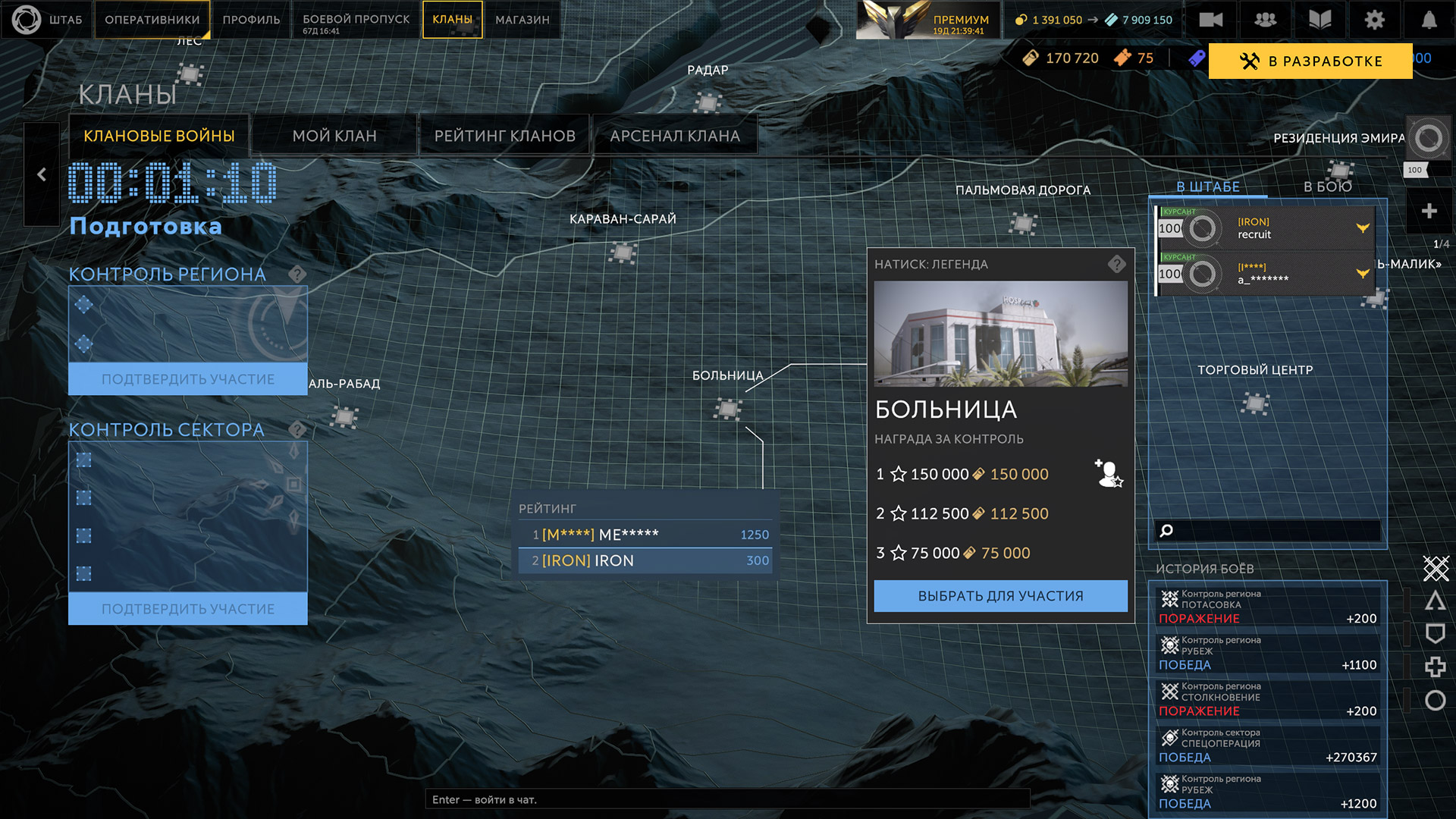This screenshot has height=819, width=1456.
Task: Open notifications bell icon
Action: click(1429, 20)
